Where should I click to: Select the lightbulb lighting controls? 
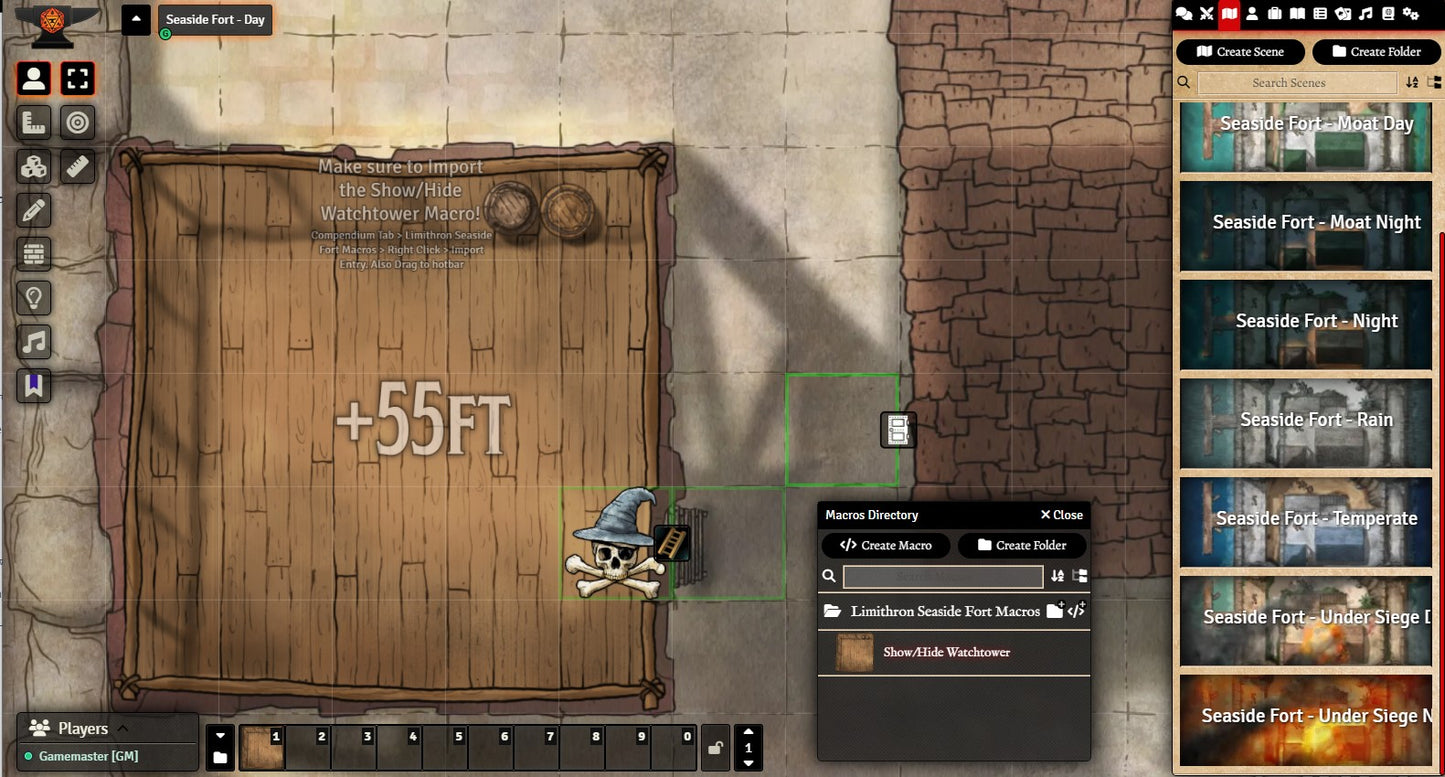34,298
